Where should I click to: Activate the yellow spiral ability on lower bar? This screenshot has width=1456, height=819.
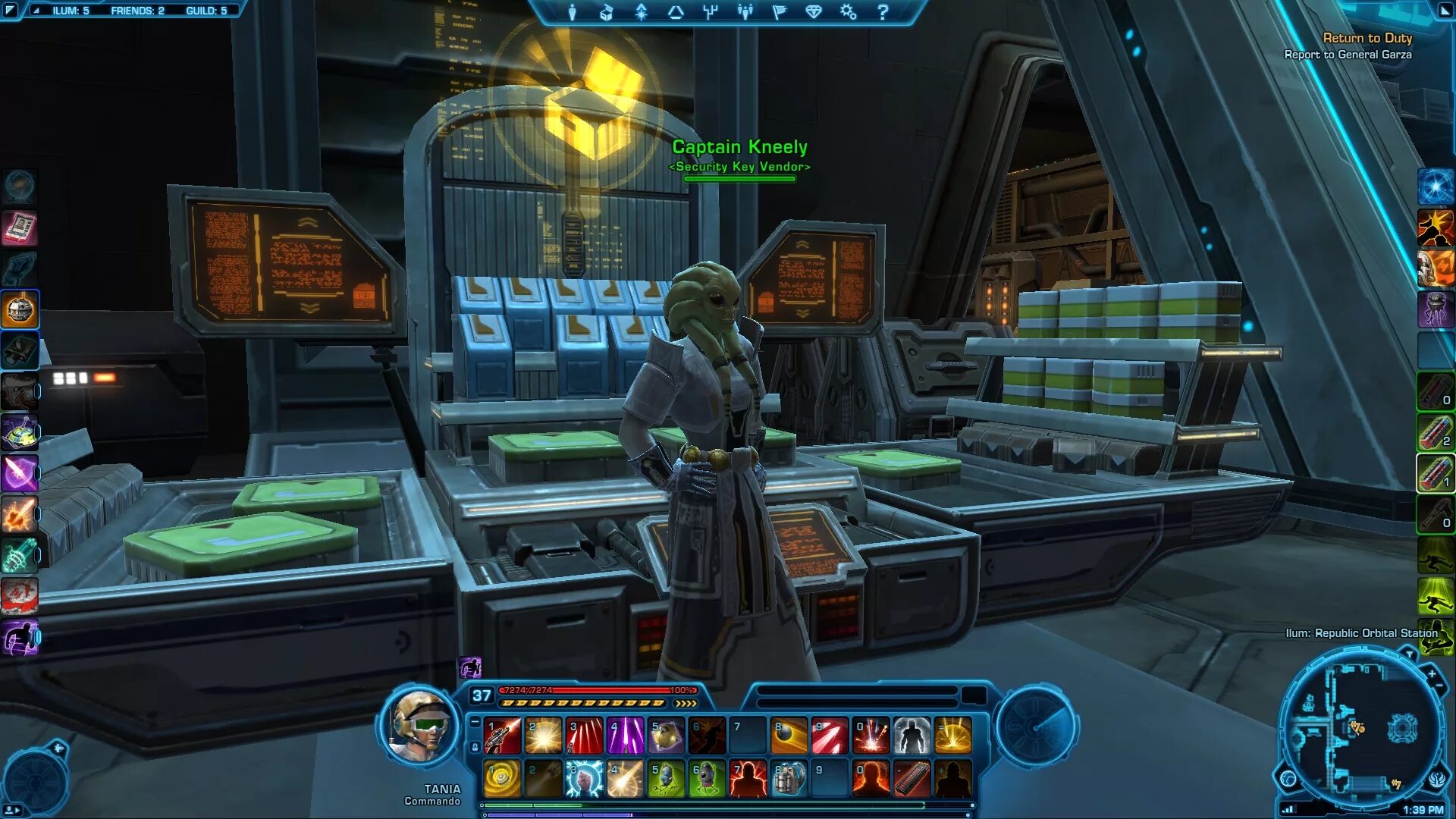point(503,779)
